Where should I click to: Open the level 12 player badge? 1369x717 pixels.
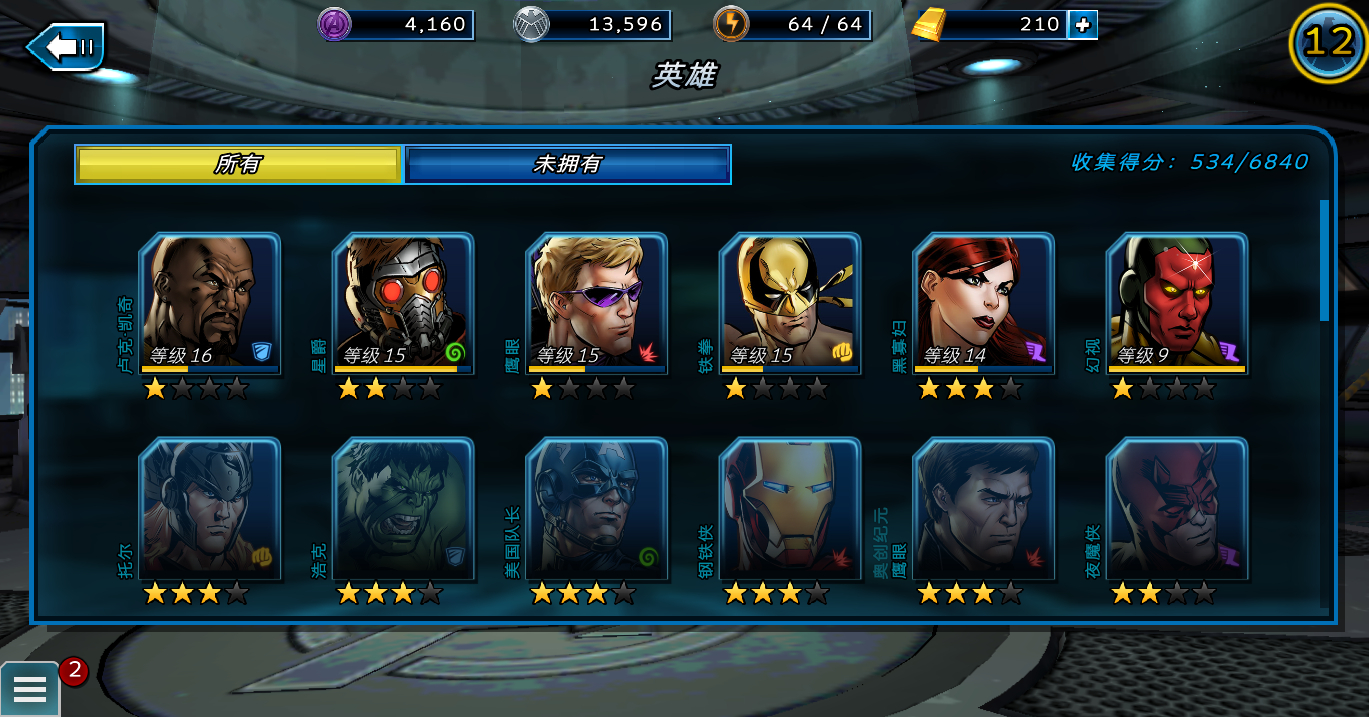1328,42
